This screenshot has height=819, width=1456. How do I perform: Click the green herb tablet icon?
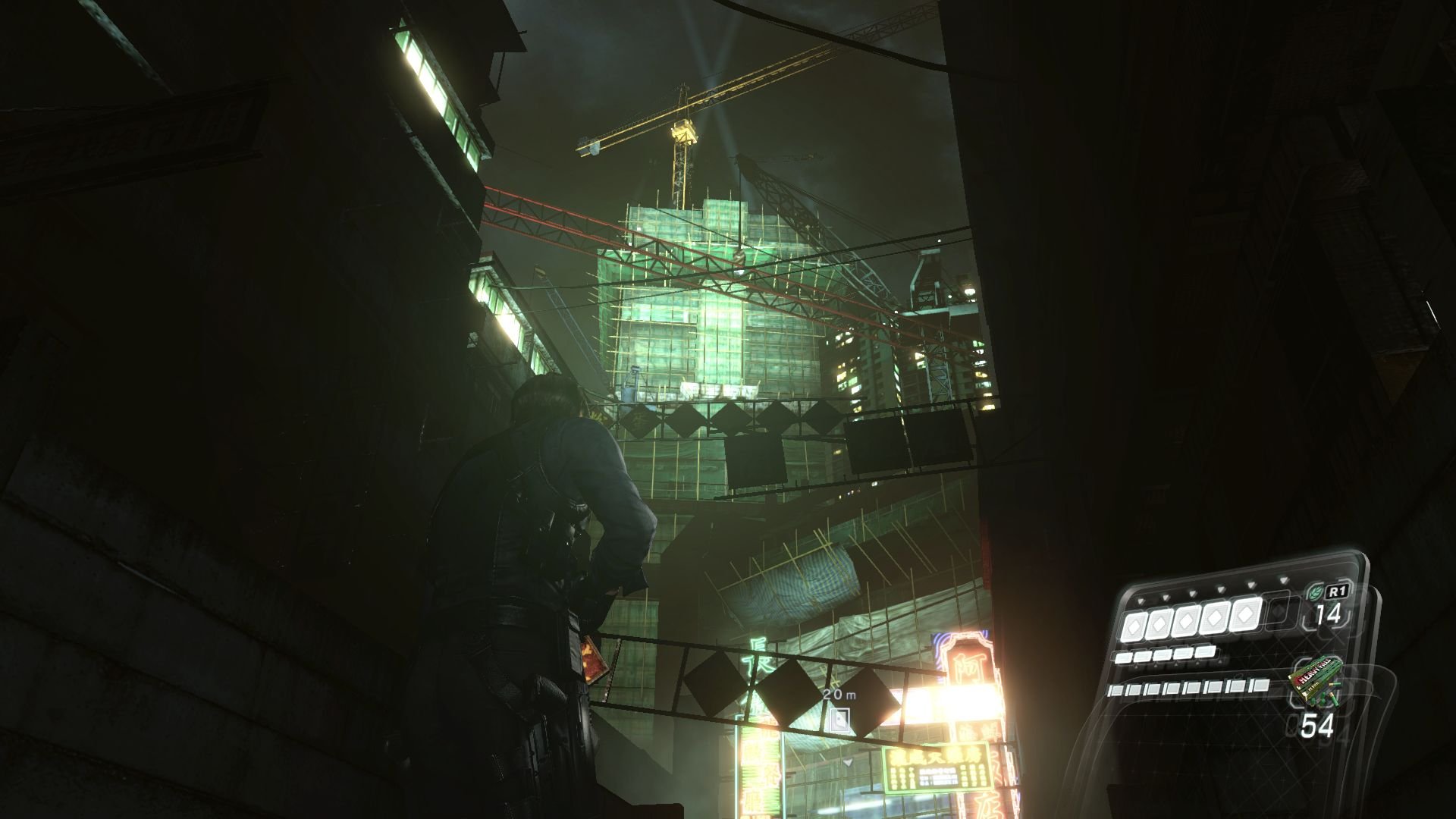[x=1316, y=592]
